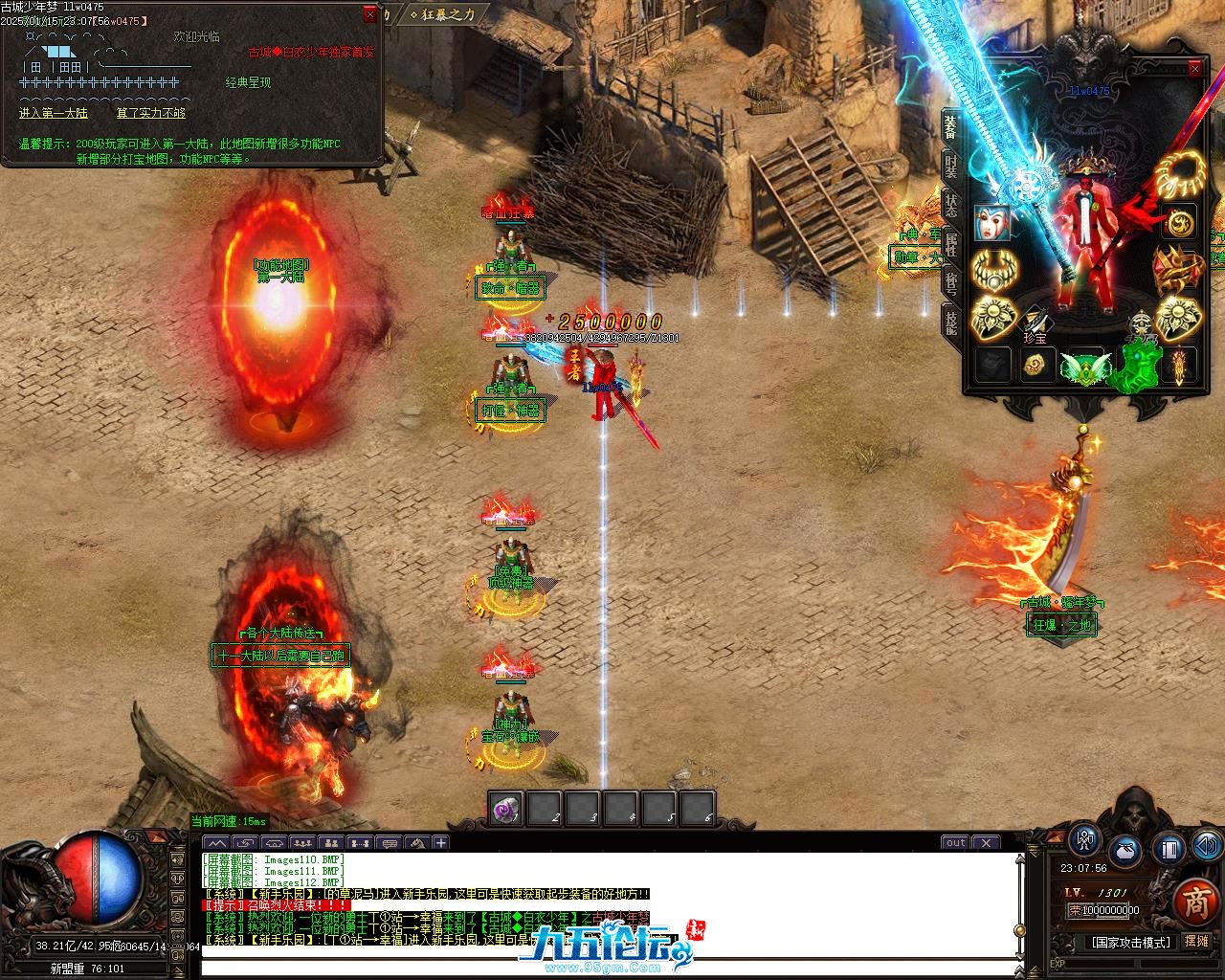Click the chat panel's out button
1225x980 pixels.
955,843
